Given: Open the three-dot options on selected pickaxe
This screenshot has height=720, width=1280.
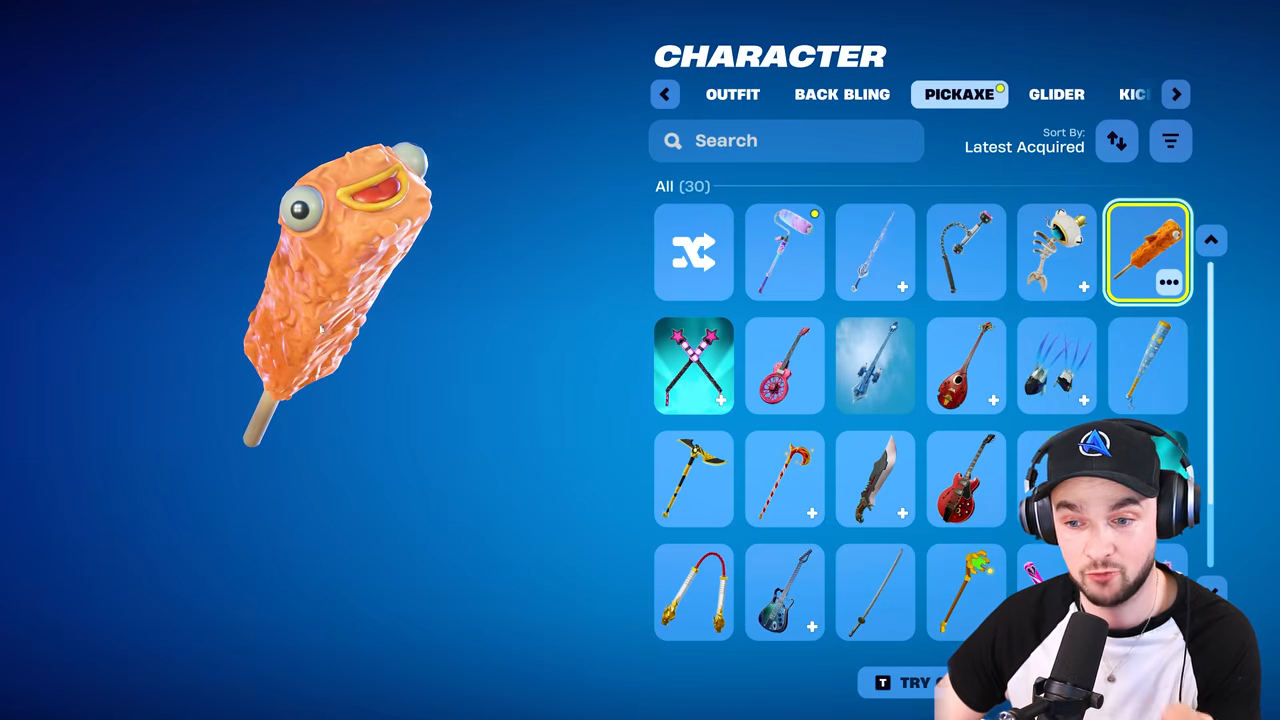Looking at the screenshot, I should (x=1169, y=283).
